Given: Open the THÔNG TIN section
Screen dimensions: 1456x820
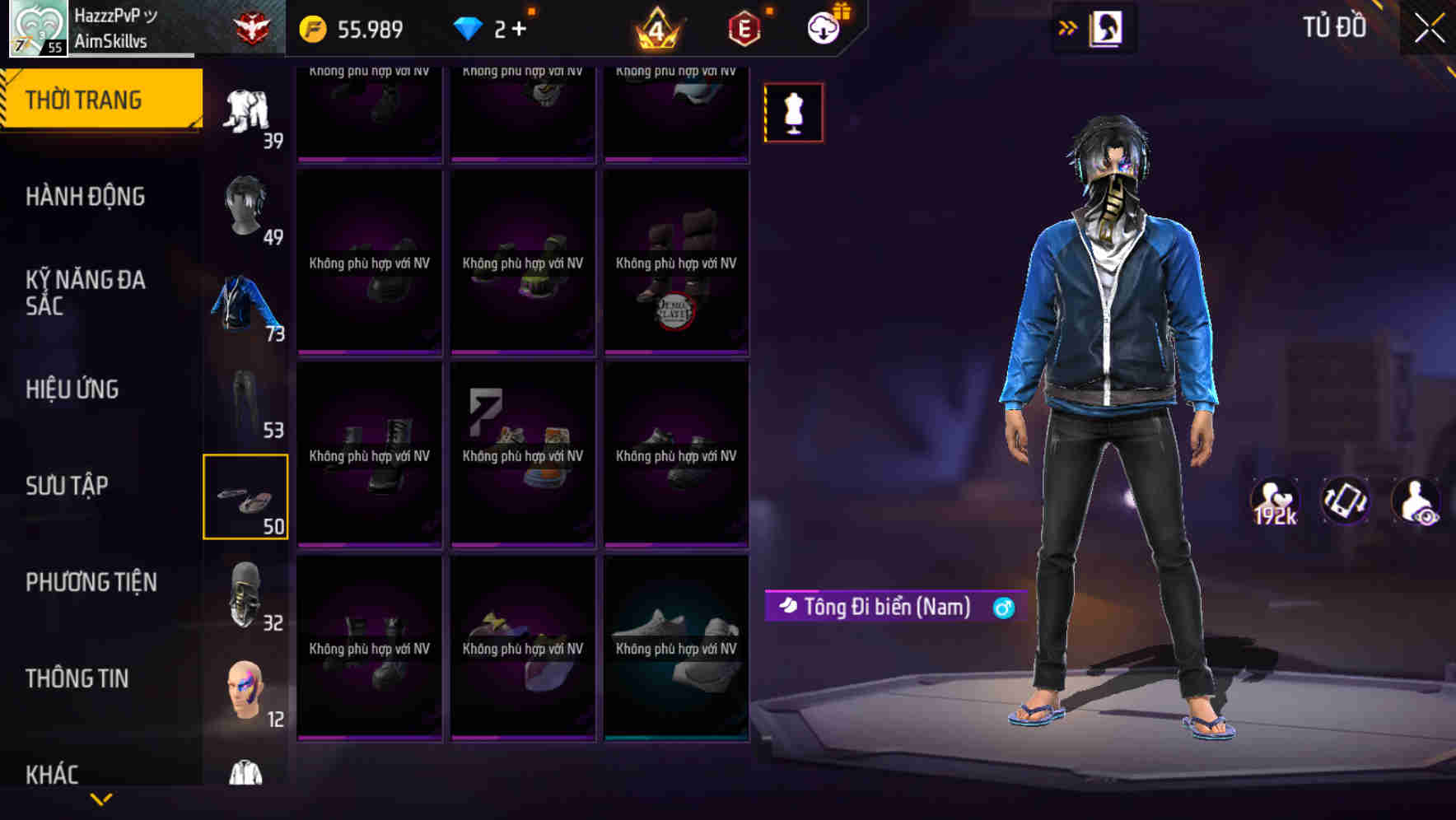Looking at the screenshot, I should (x=78, y=678).
